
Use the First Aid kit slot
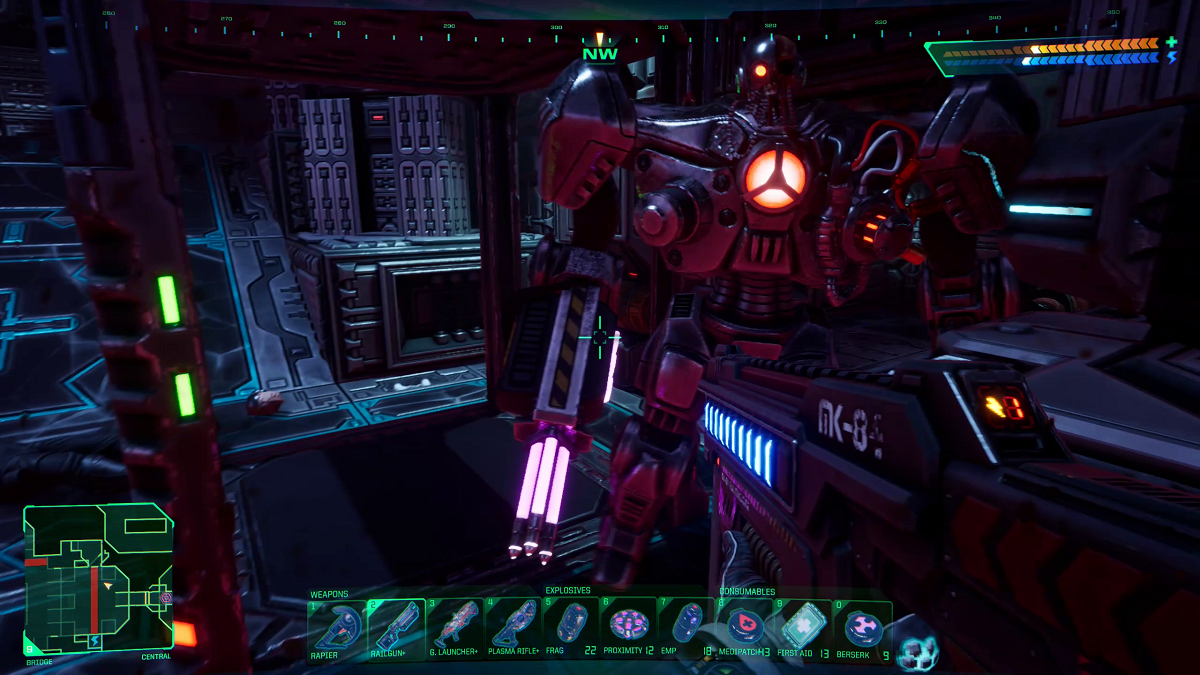coord(803,627)
